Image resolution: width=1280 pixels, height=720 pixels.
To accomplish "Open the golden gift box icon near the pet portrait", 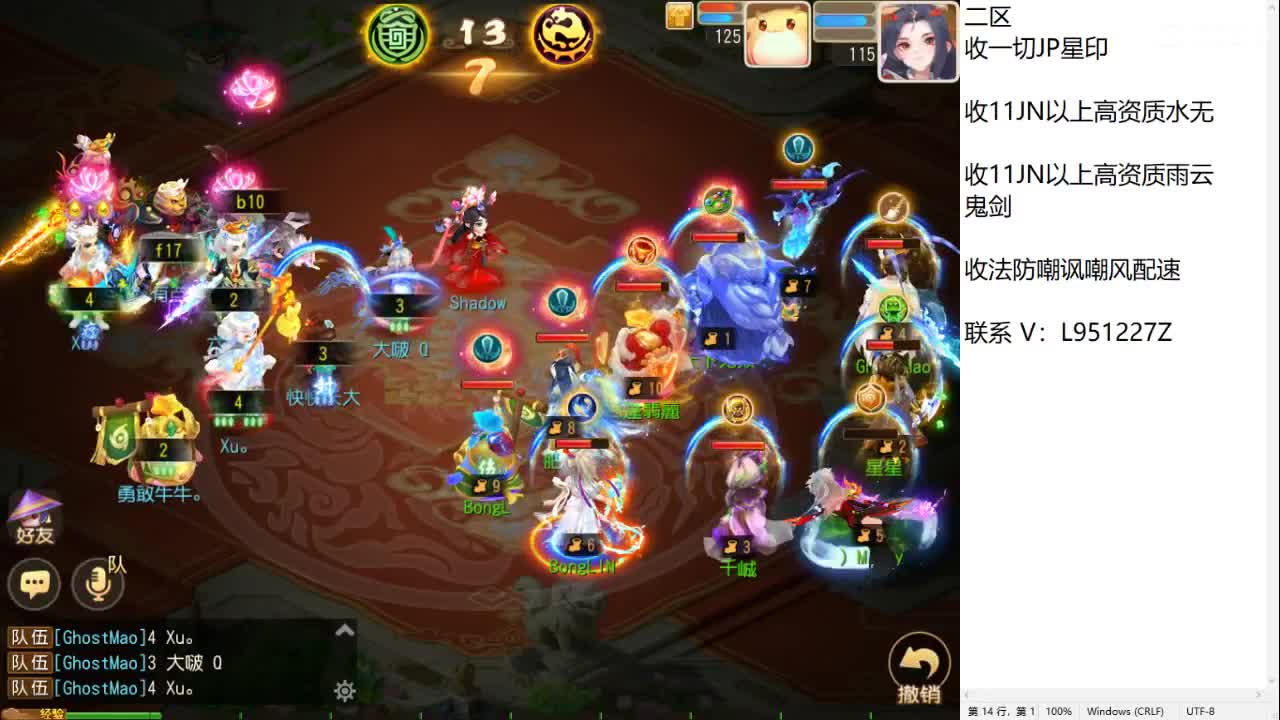I will coord(678,16).
